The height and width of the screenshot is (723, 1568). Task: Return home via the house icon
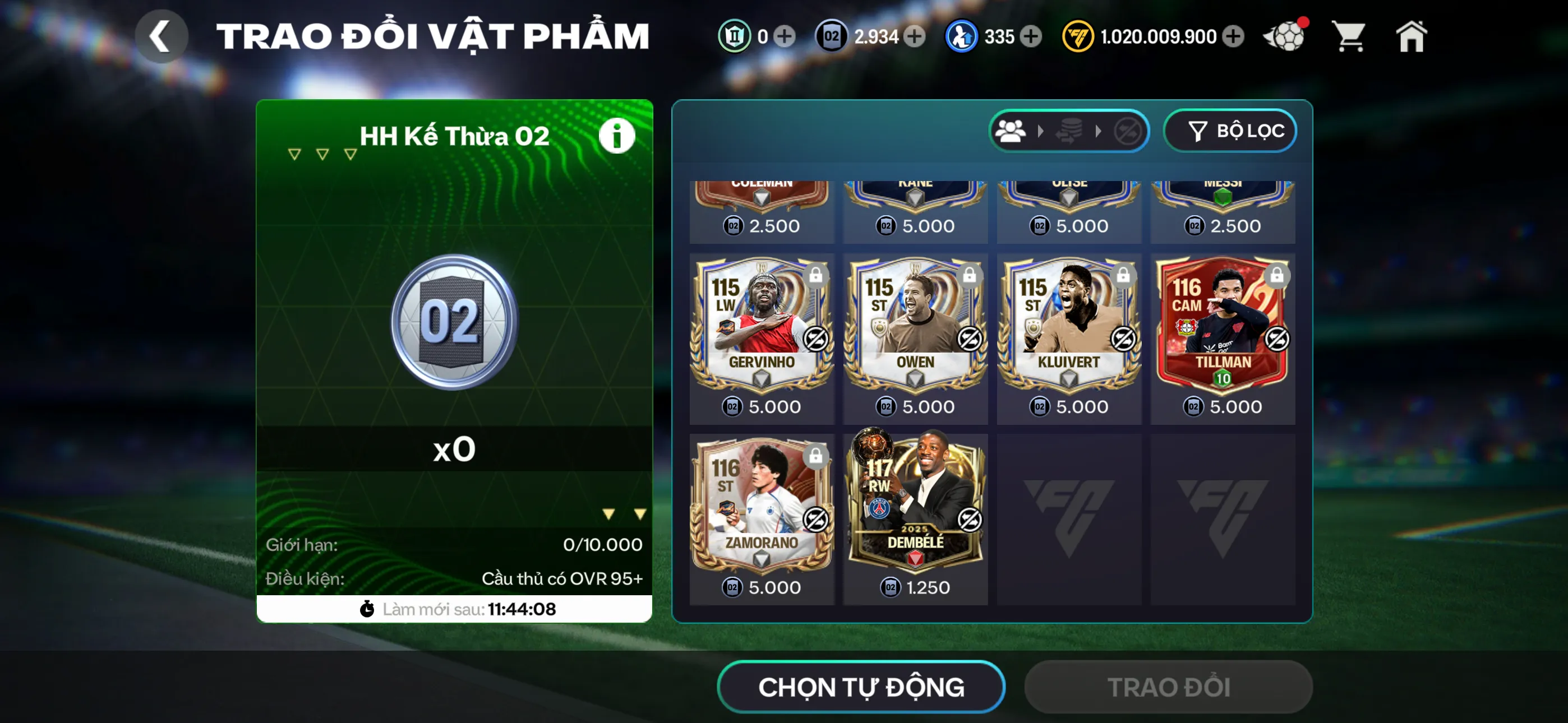click(x=1412, y=36)
